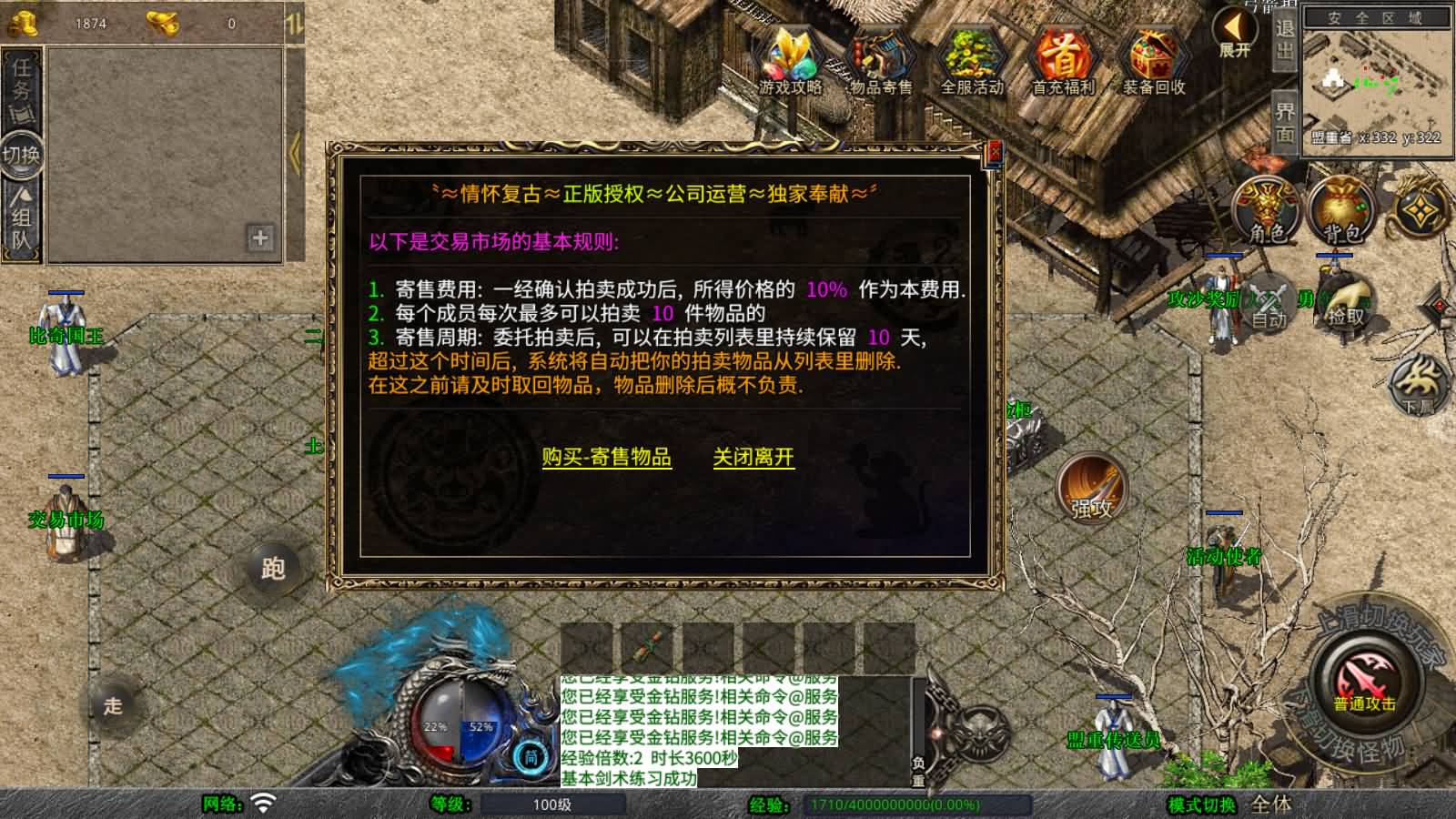Open the 游戏攻略 guide icon
The image size is (1456, 819).
coord(791,59)
